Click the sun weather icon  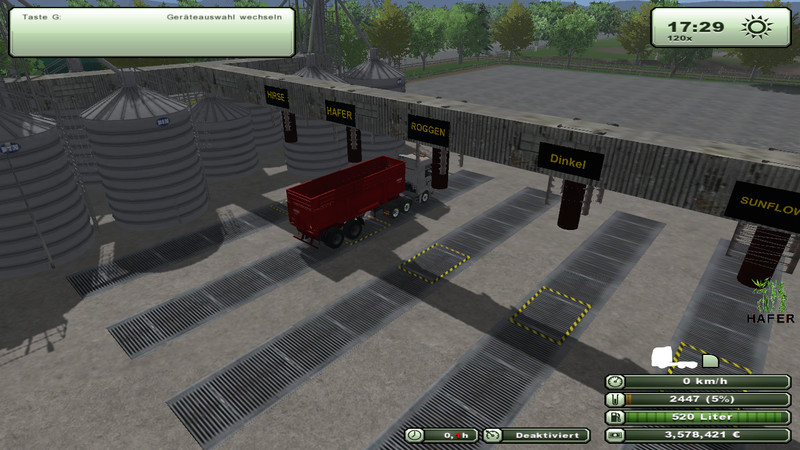753,28
